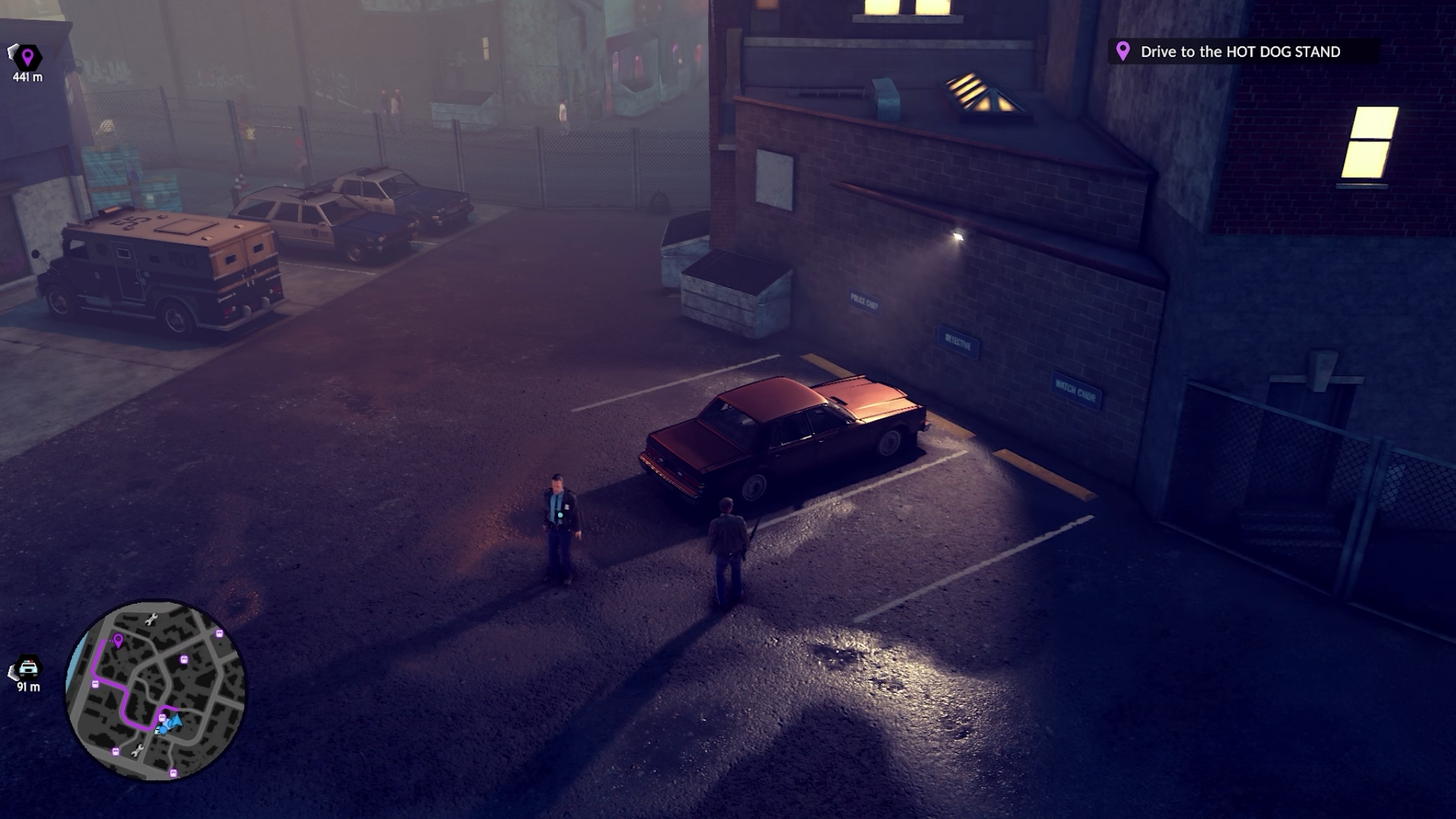Click the purple waypoint marker showing 441 m
This screenshot has width=1456, height=819.
tap(29, 55)
